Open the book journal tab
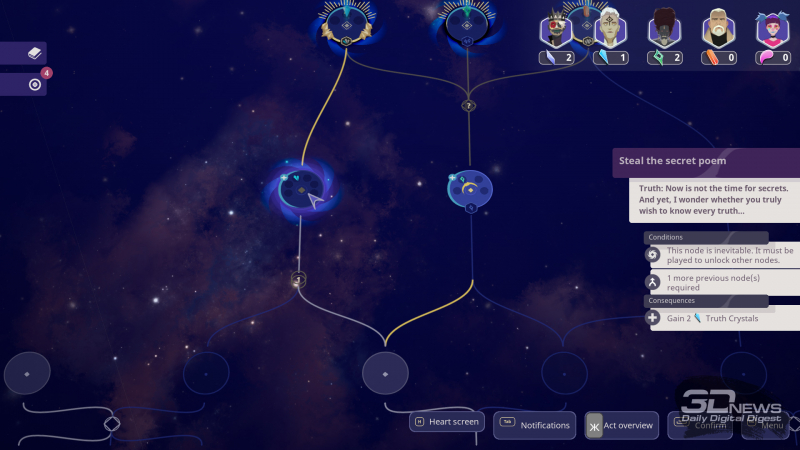 (23, 53)
